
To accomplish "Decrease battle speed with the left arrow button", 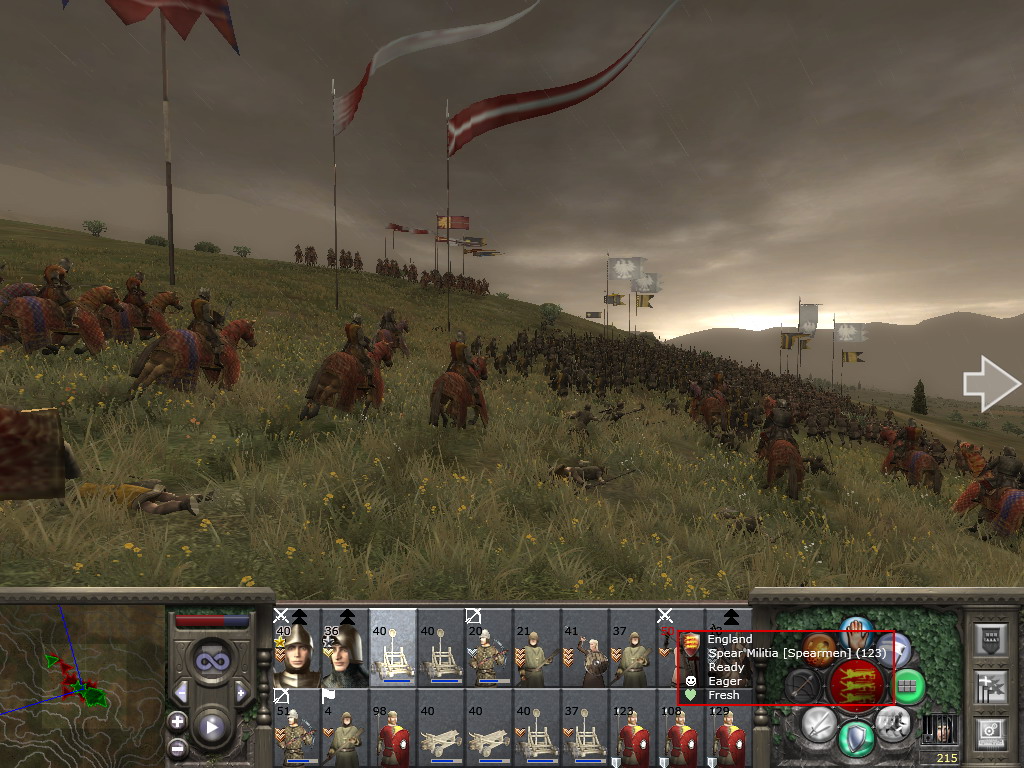I will 181,692.
